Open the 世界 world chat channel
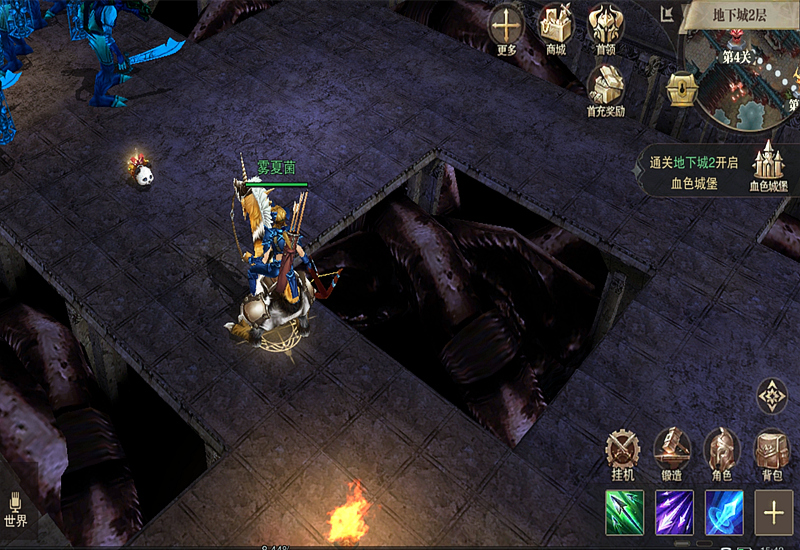Viewport: 800px width, 550px height. tap(15, 510)
